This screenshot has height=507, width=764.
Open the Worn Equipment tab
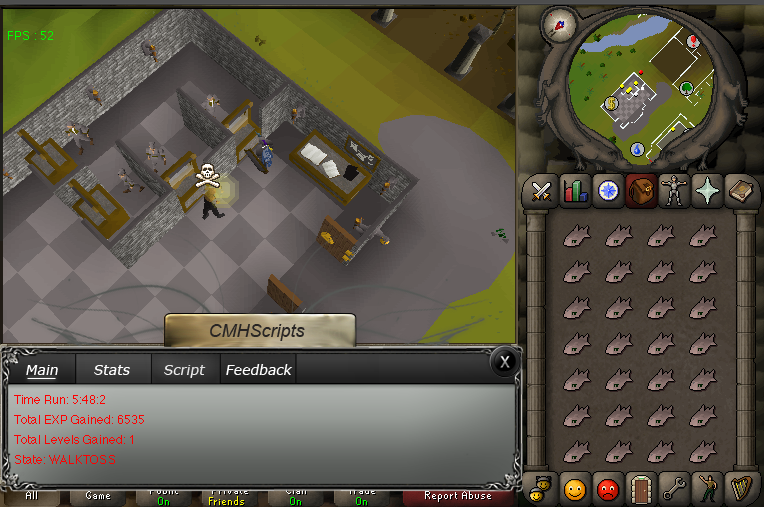point(674,190)
